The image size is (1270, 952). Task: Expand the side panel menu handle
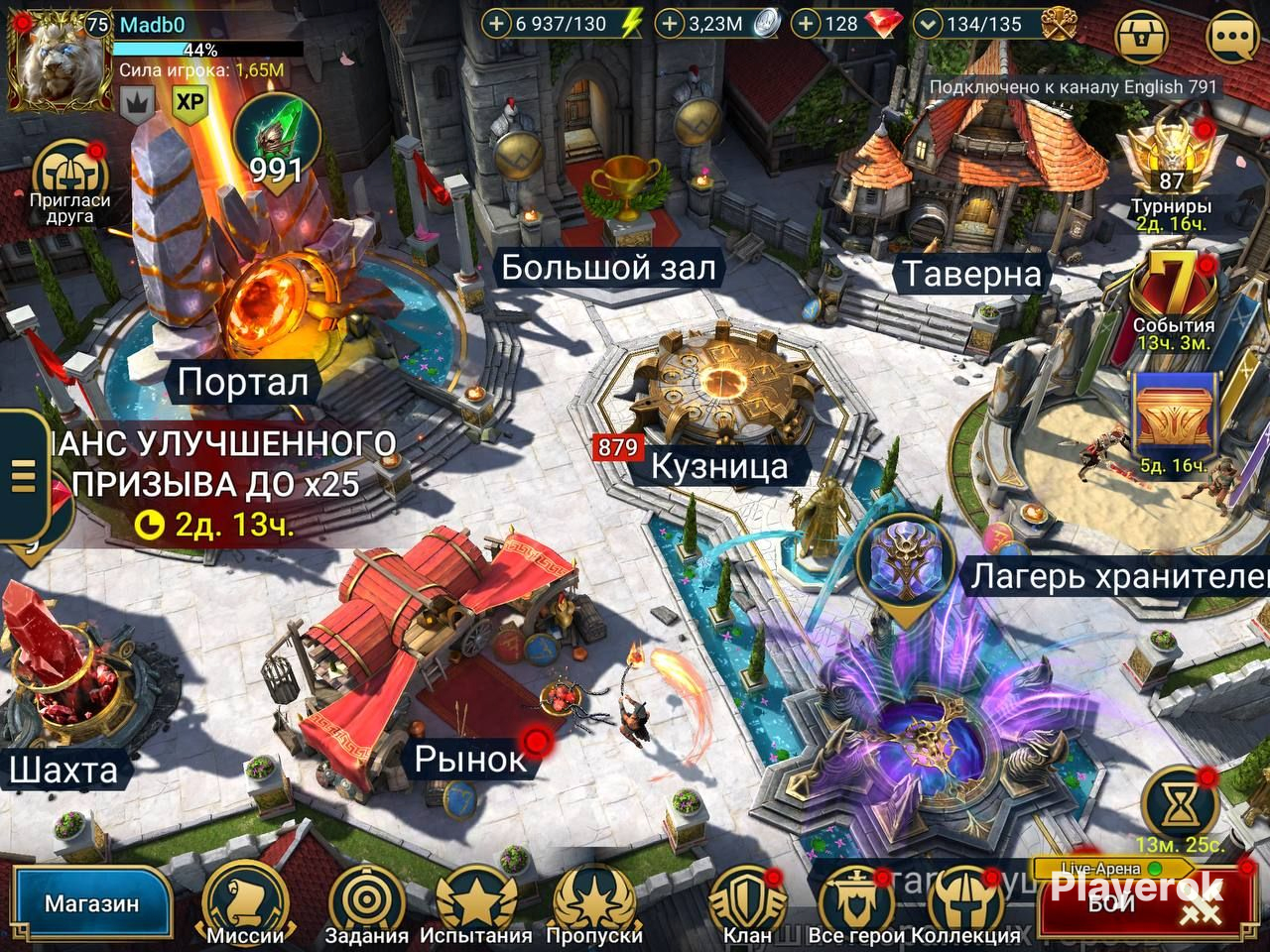[x=23, y=476]
